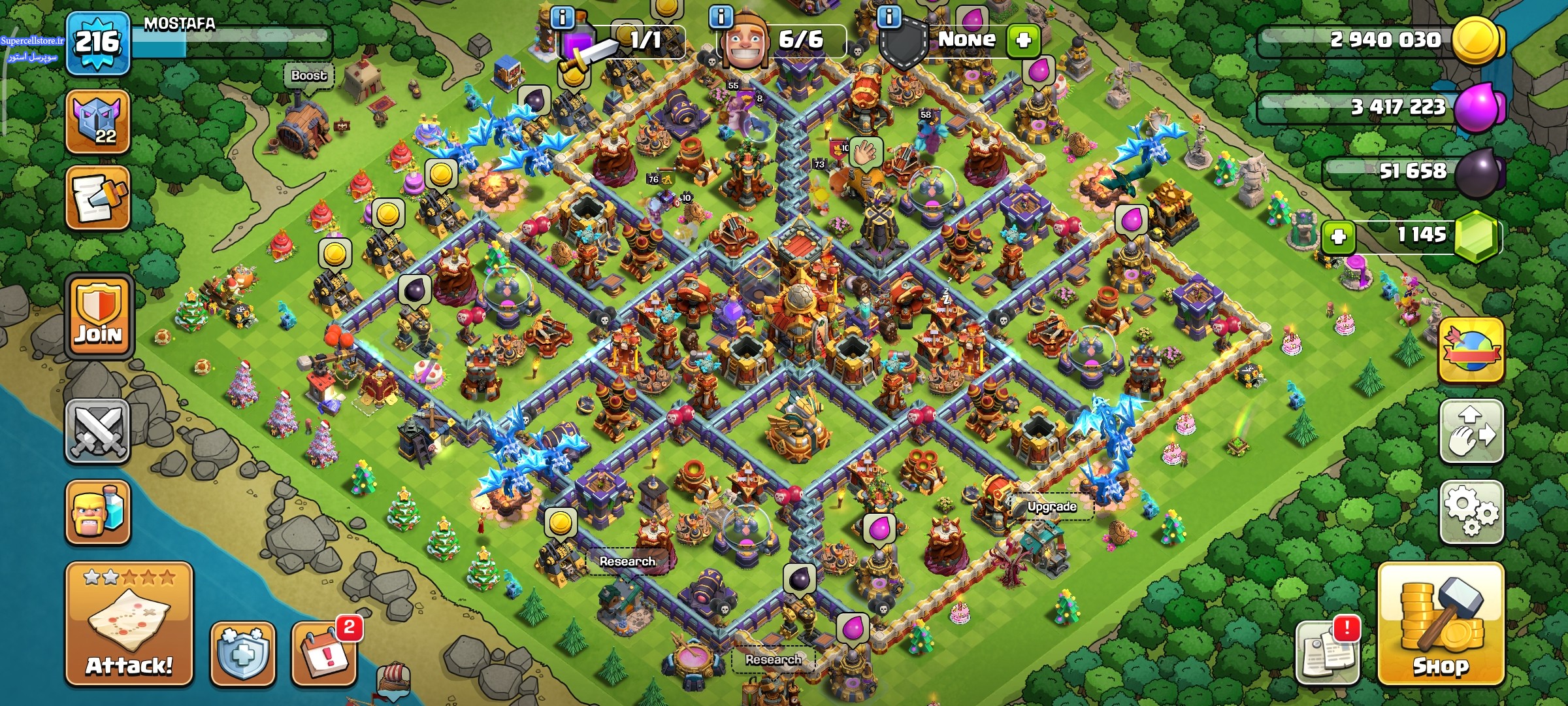Screen dimensions: 1568x706
Task: Add a shield using the green plus
Action: (x=1023, y=40)
